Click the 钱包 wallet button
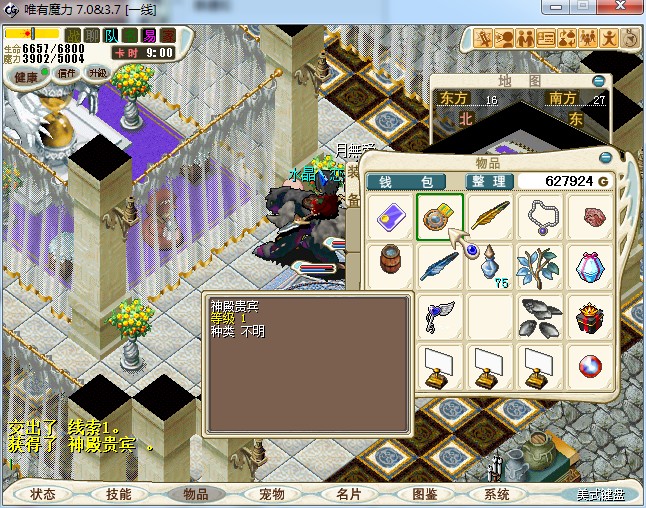Screen dimensions: 646x508 point(405,182)
